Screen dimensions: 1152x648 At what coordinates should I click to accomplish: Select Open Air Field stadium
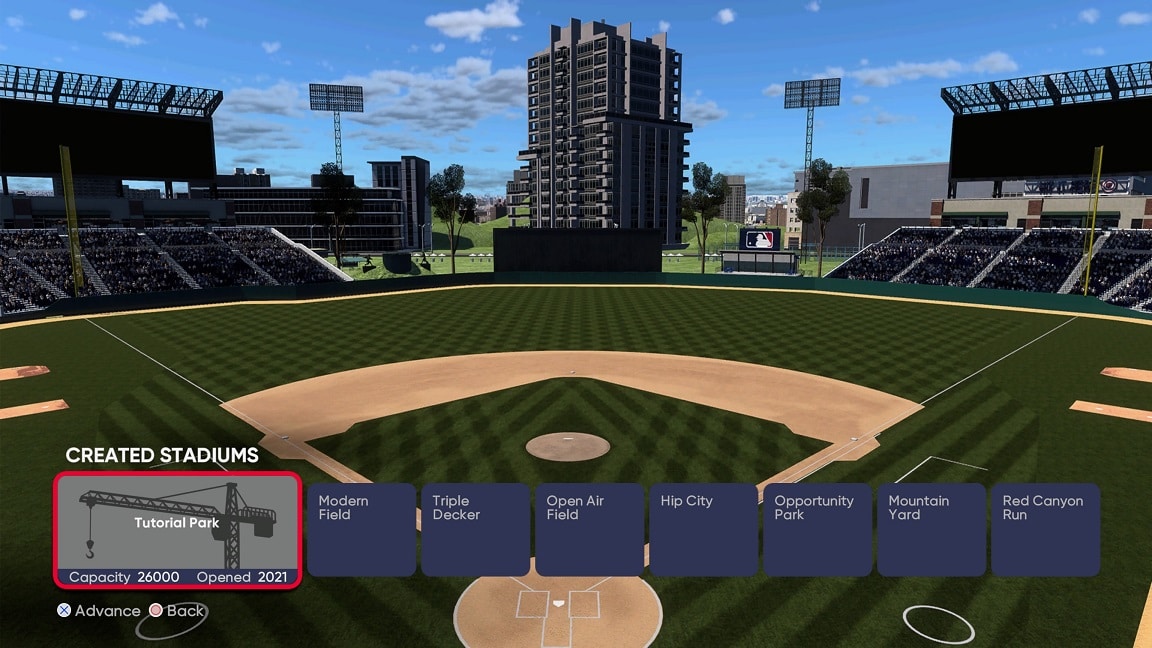589,530
